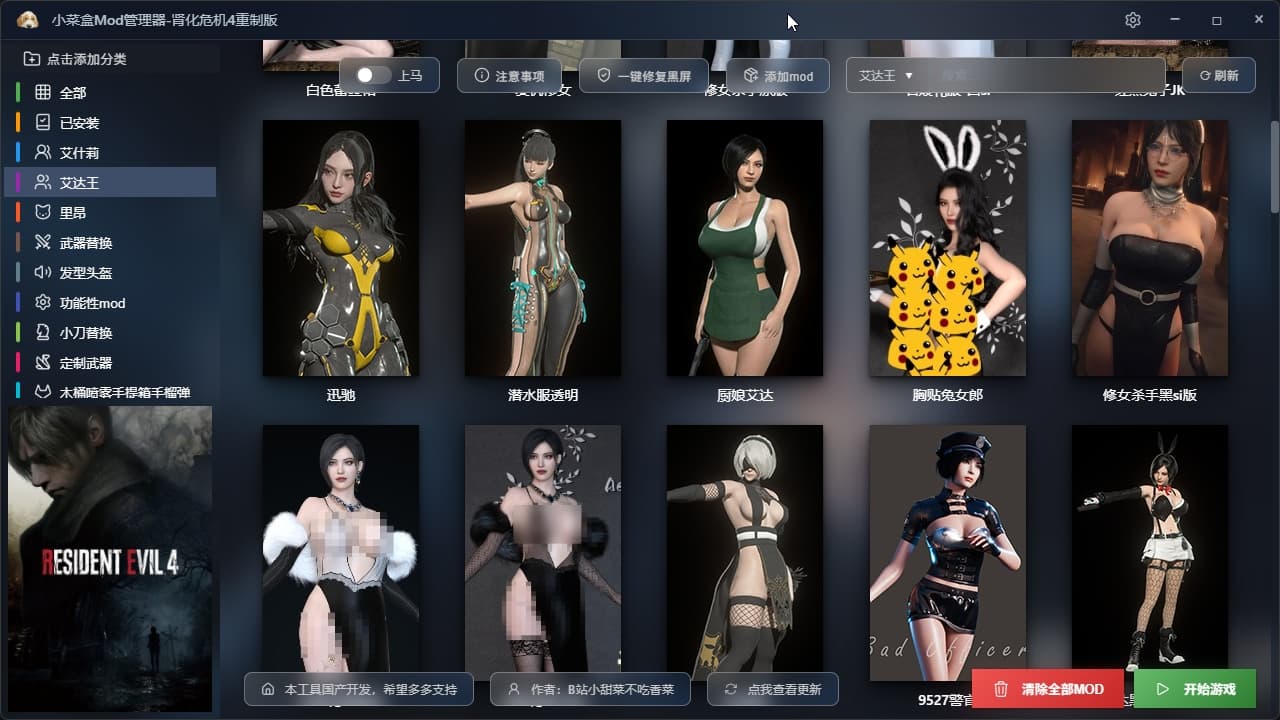
Task: Choose the 胸贴兔女郎 mod thumbnail
Action: 947,248
